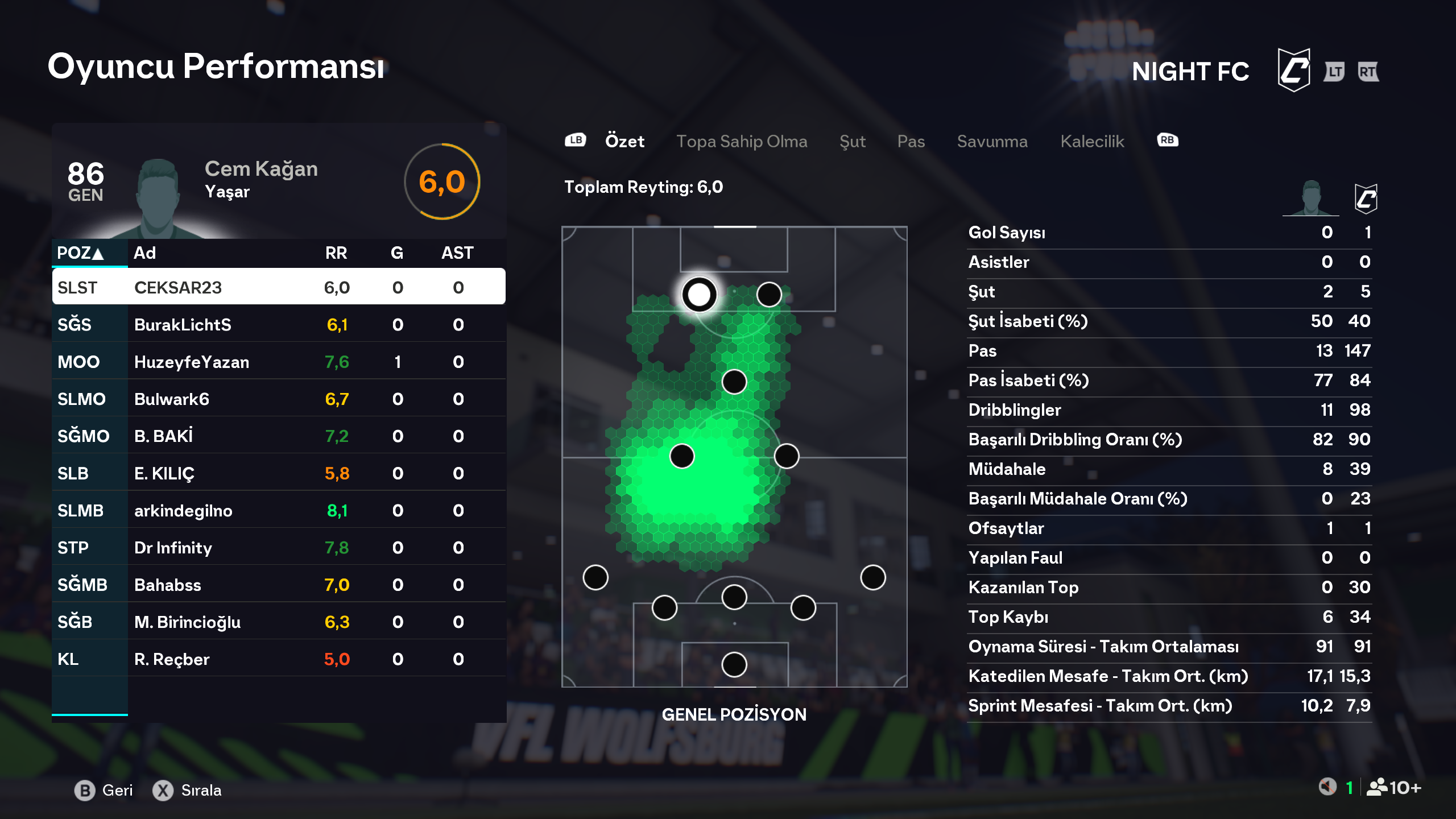The height and width of the screenshot is (819, 1456).
Task: Select the Bulwark6 player row
Action: tap(279, 399)
